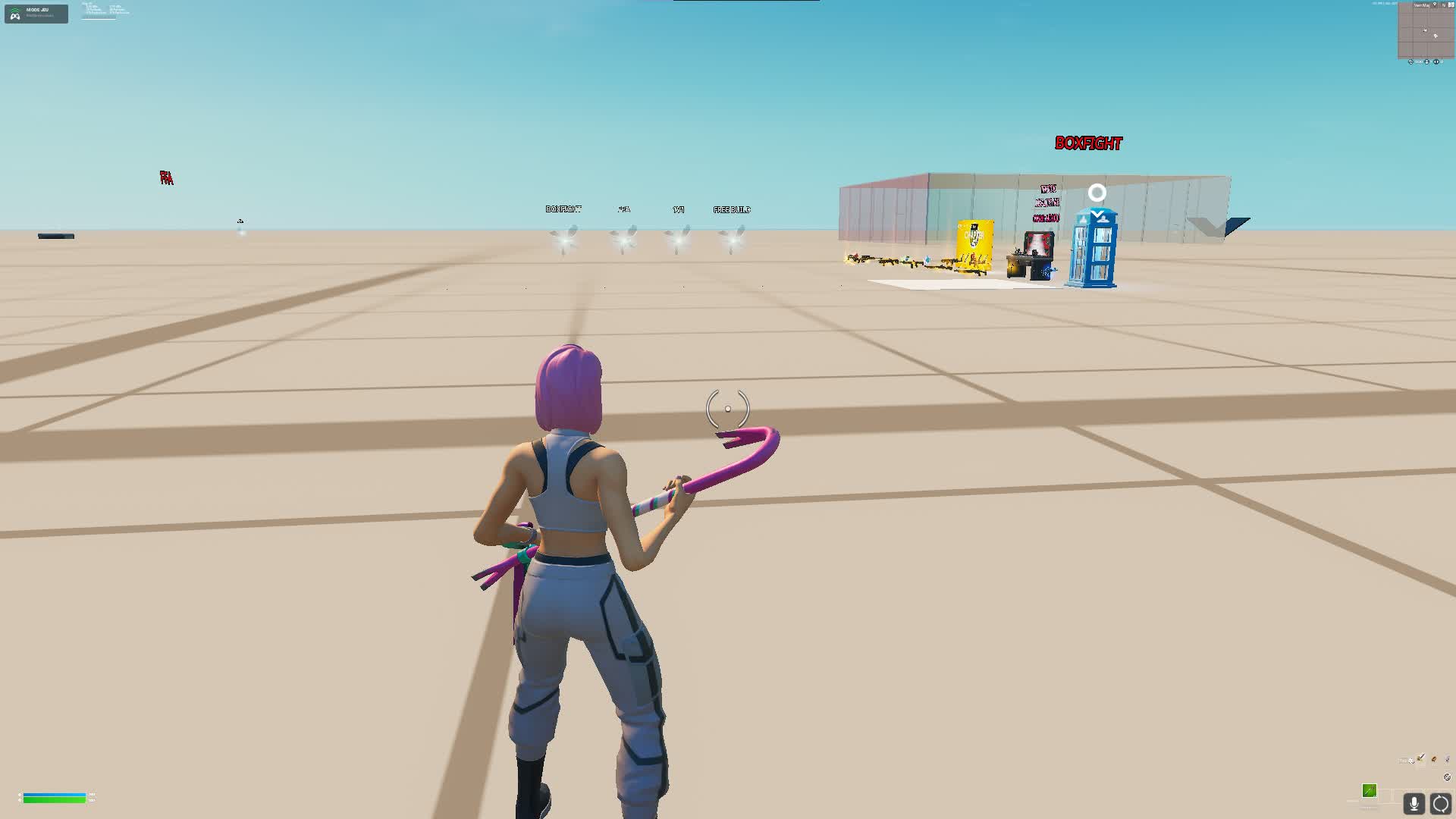Click the green health bar at bottom-left
The width and height of the screenshot is (1456, 819).
pos(53,799)
